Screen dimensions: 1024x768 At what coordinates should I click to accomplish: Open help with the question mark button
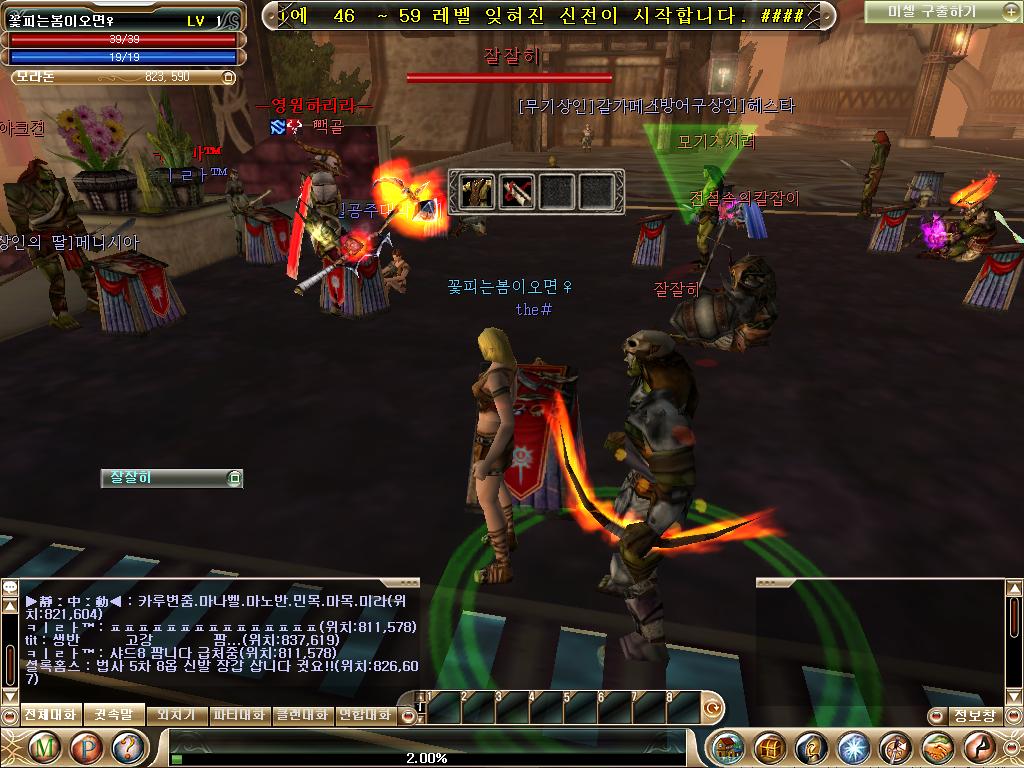[129, 747]
